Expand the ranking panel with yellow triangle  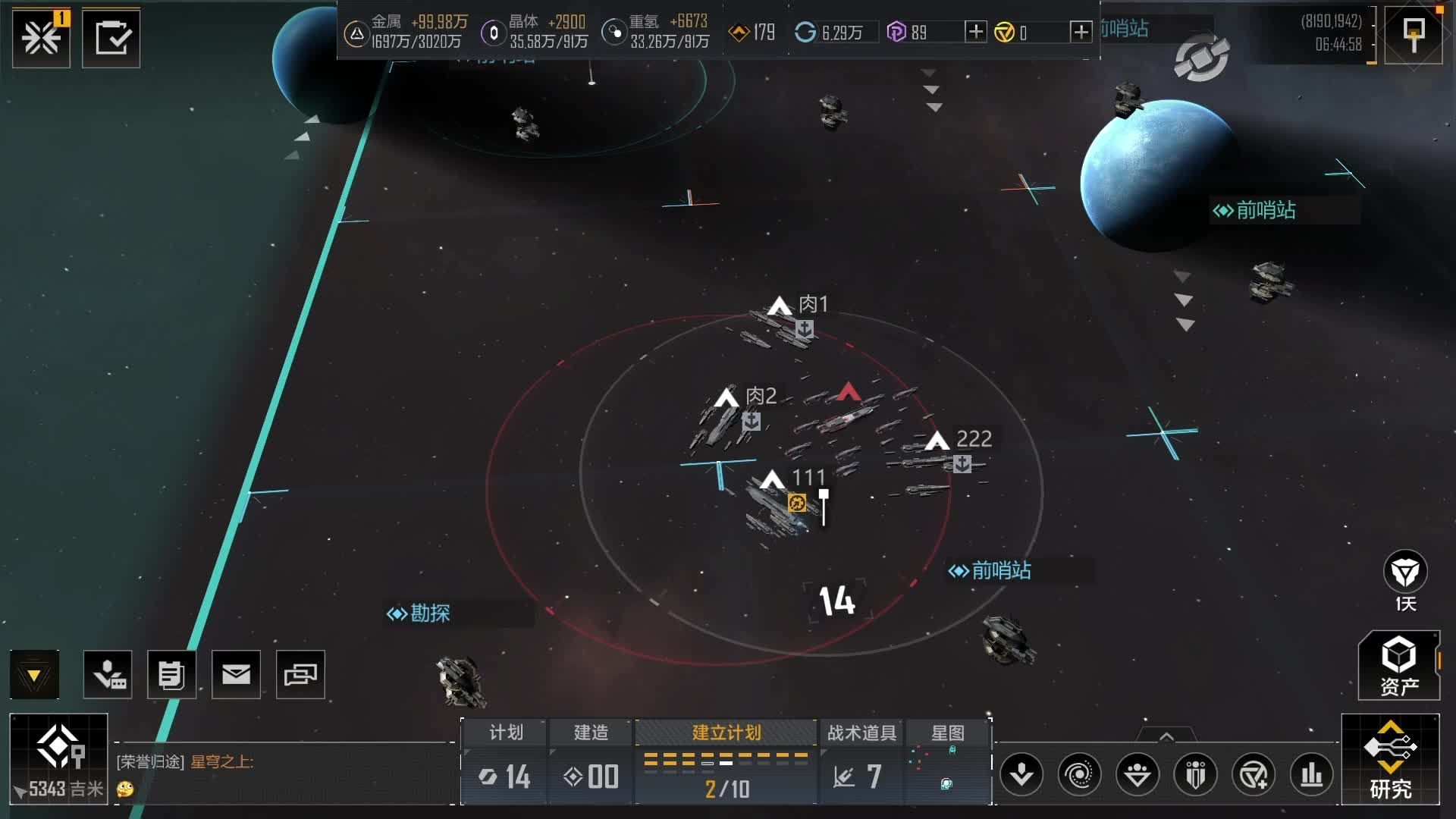33,673
